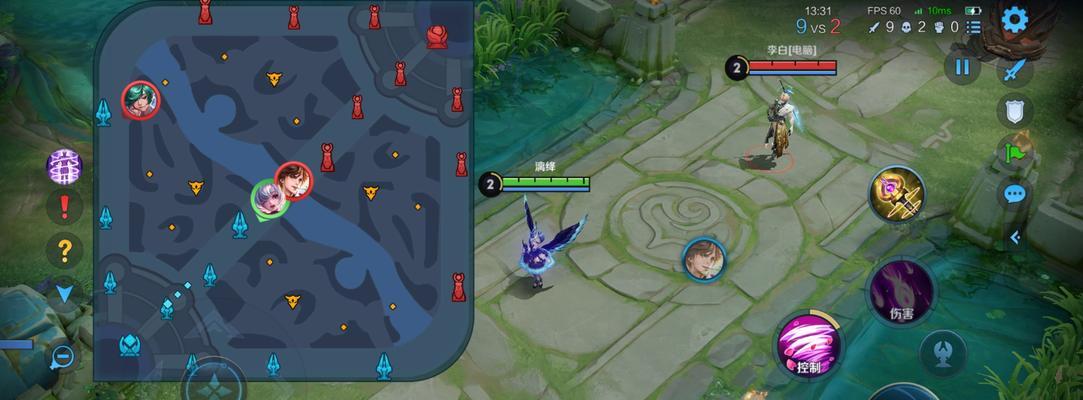Pause the match with the pause button
This screenshot has width=1083, height=400.
pos(962,68)
